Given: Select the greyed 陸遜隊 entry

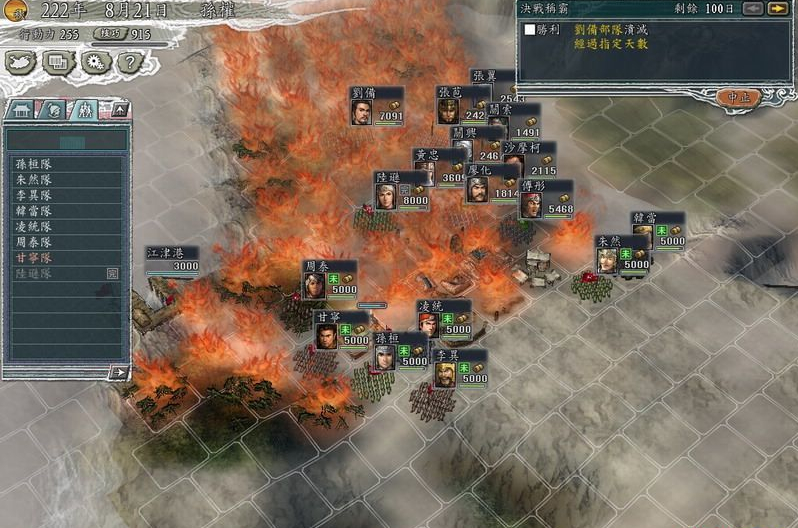Looking at the screenshot, I should (x=35, y=273).
